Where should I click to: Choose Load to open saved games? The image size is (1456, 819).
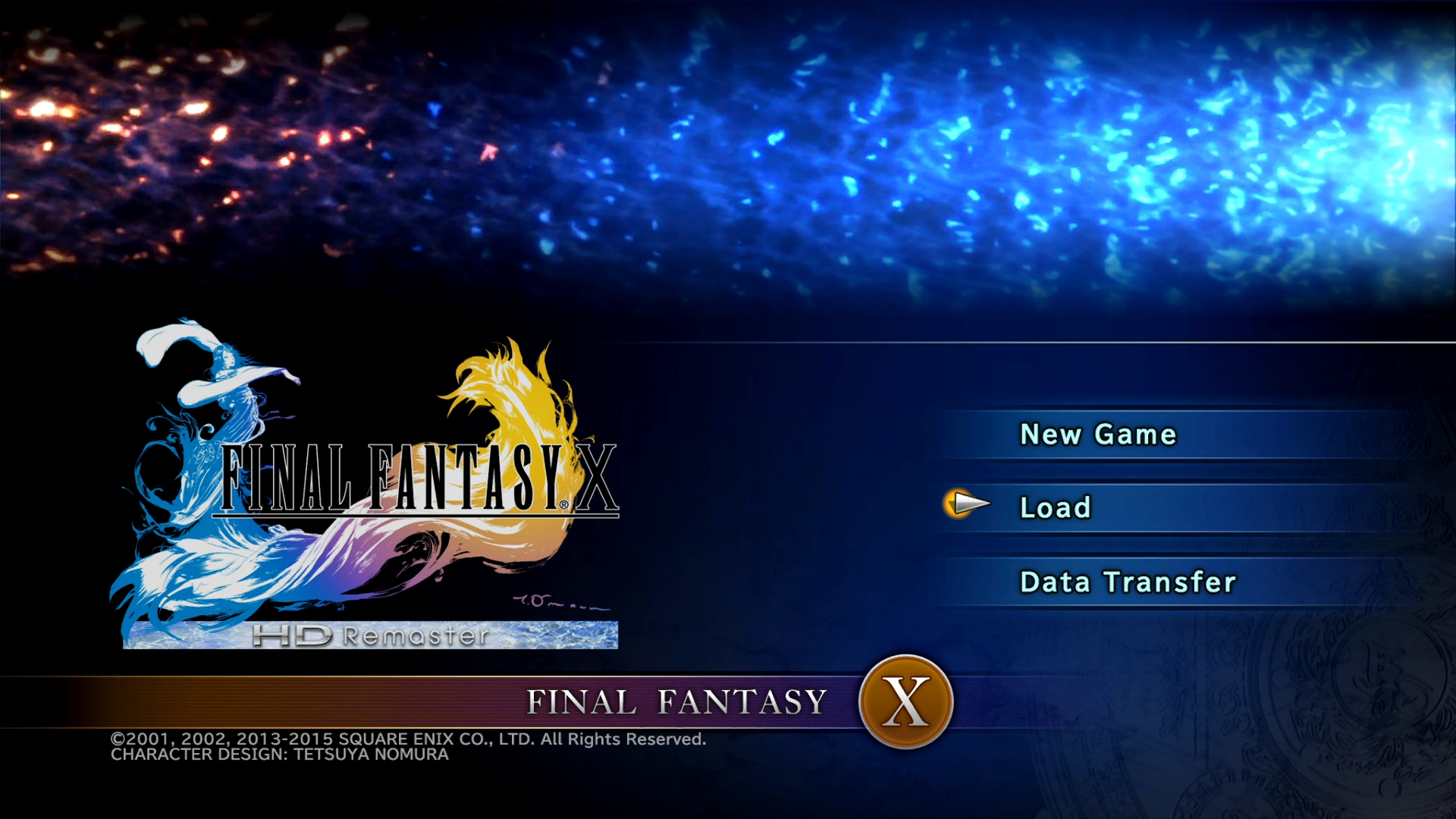1056,507
